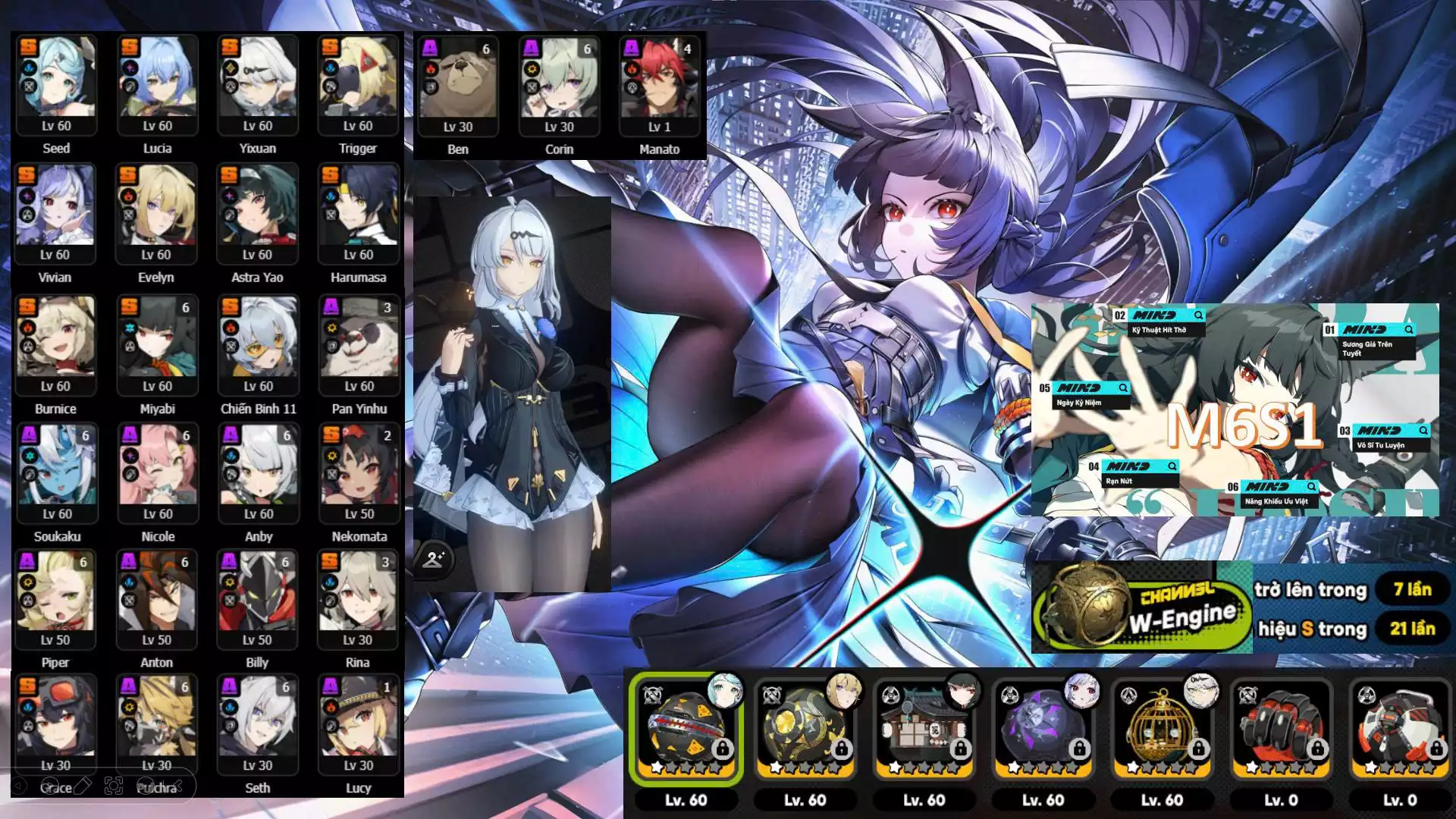Select the Evelyn agent tile
1456x819 pixels.
click(x=156, y=214)
